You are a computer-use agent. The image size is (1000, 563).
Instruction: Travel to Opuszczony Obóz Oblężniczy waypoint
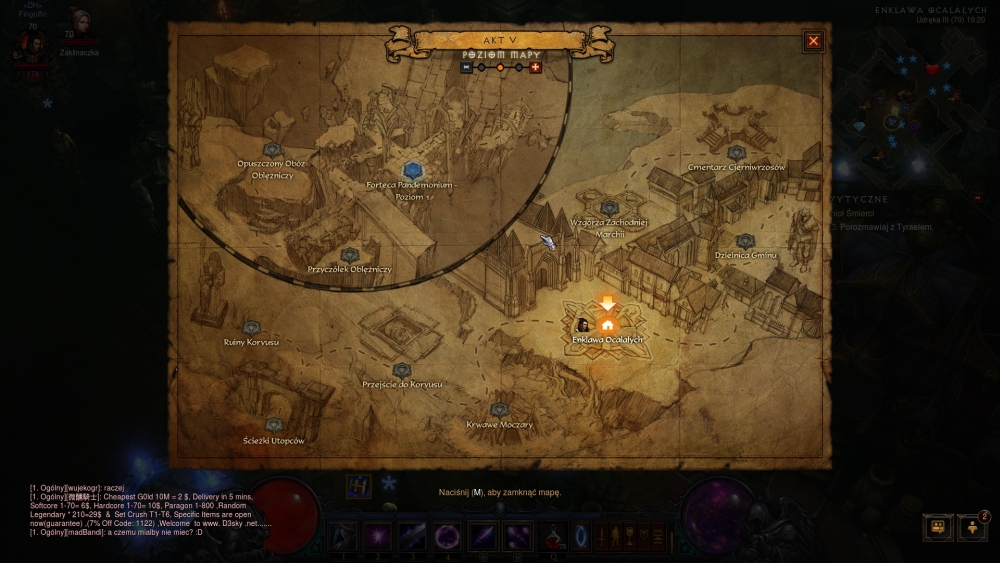pos(272,150)
